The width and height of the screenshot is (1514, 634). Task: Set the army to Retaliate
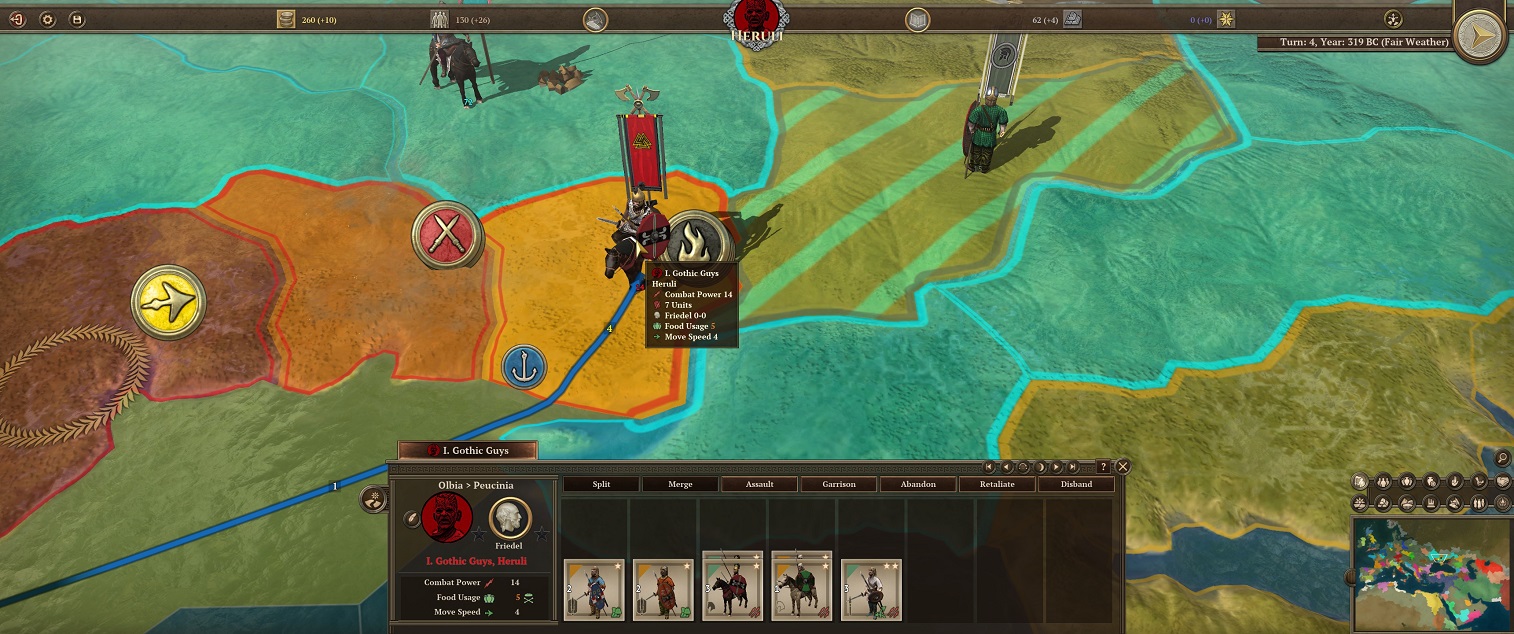[997, 484]
